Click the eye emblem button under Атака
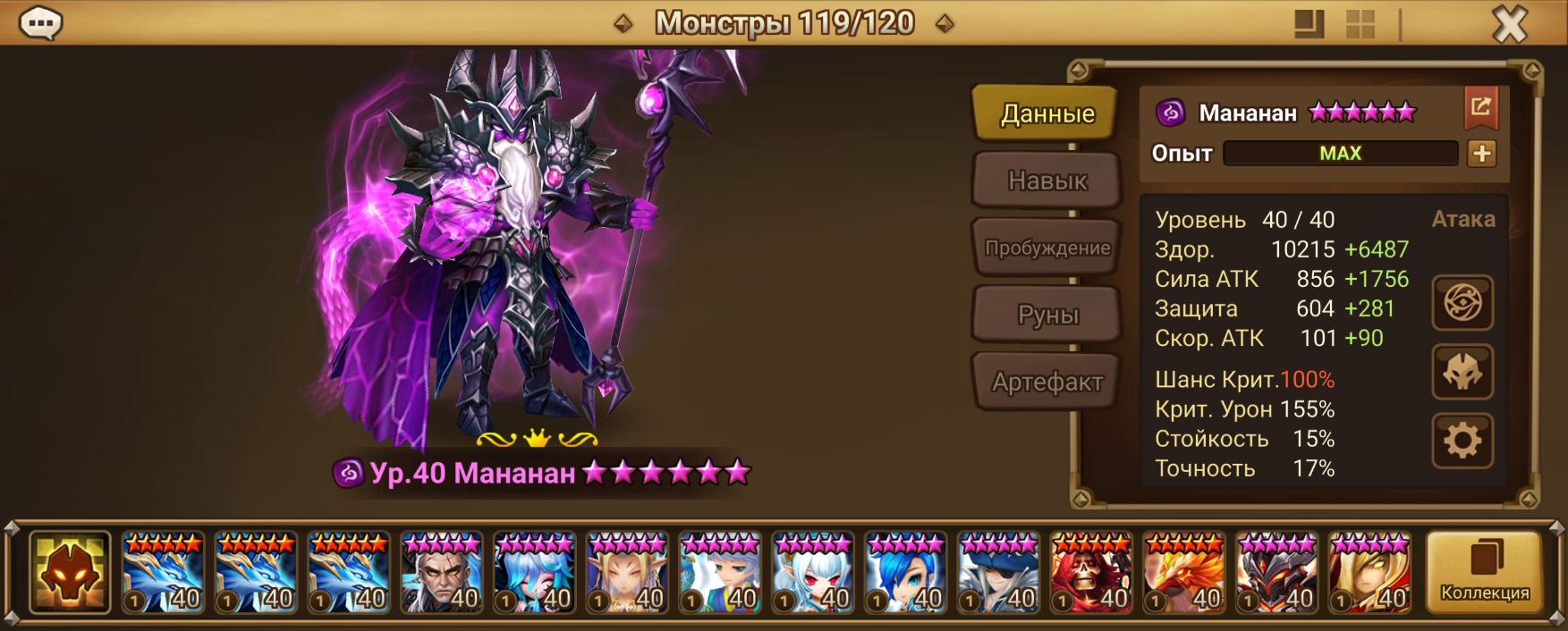Image resolution: width=1568 pixels, height=631 pixels. point(1462,303)
